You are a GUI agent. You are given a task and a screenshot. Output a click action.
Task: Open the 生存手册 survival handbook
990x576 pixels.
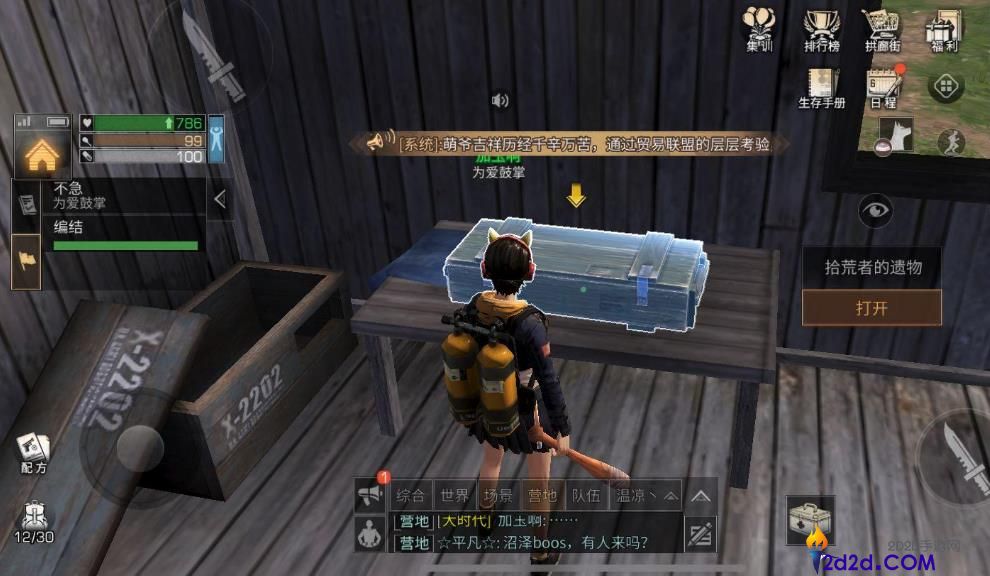821,88
